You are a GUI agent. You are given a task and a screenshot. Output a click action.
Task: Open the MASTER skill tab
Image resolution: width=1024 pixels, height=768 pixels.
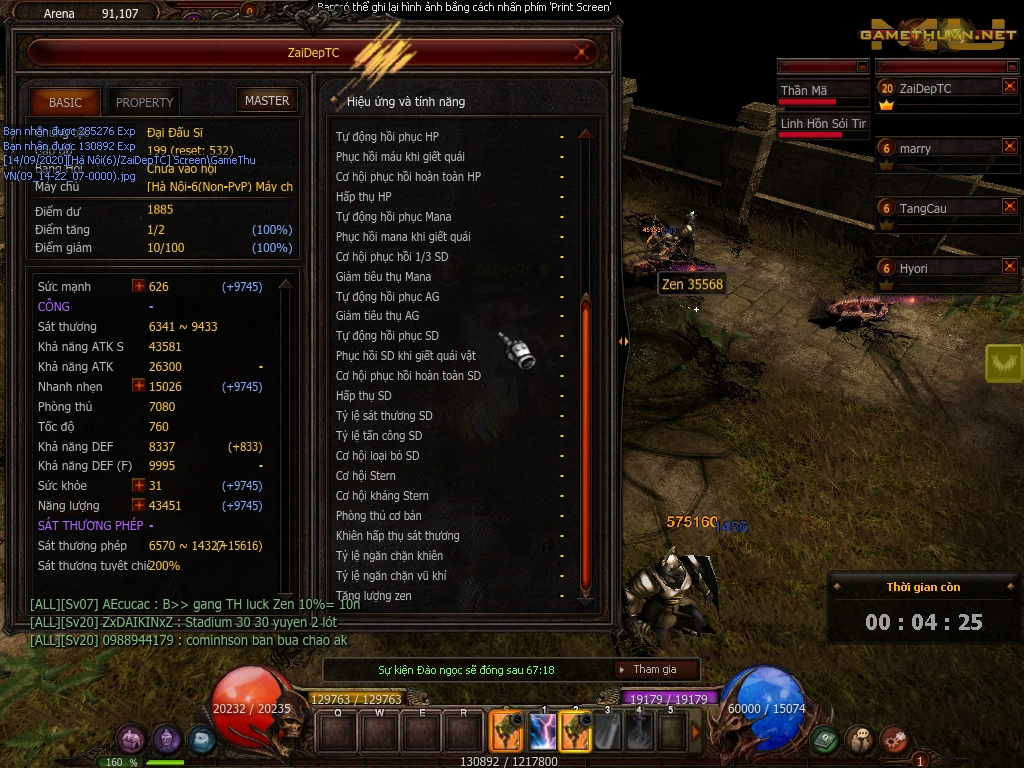click(267, 101)
